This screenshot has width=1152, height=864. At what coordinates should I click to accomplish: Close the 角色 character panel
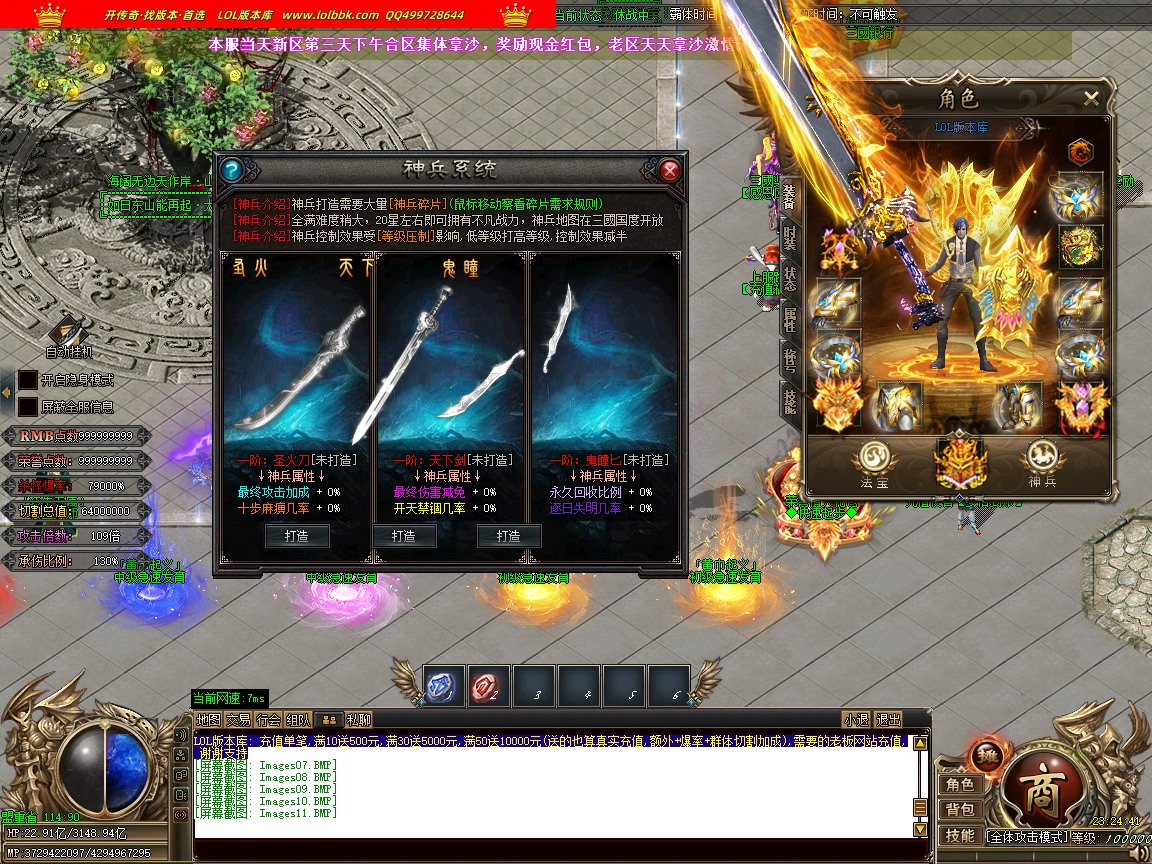coord(1091,98)
